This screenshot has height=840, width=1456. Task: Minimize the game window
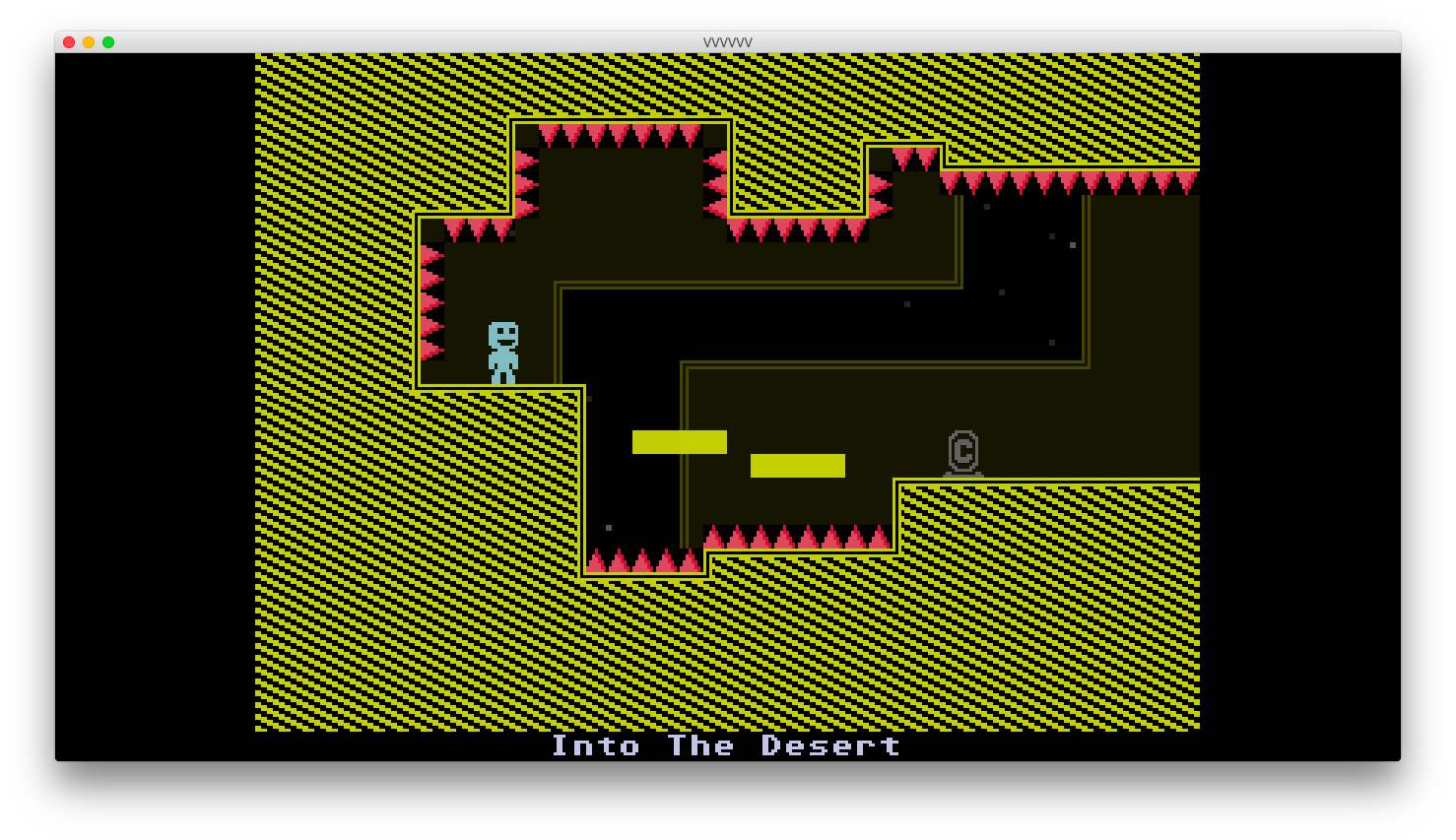(89, 42)
